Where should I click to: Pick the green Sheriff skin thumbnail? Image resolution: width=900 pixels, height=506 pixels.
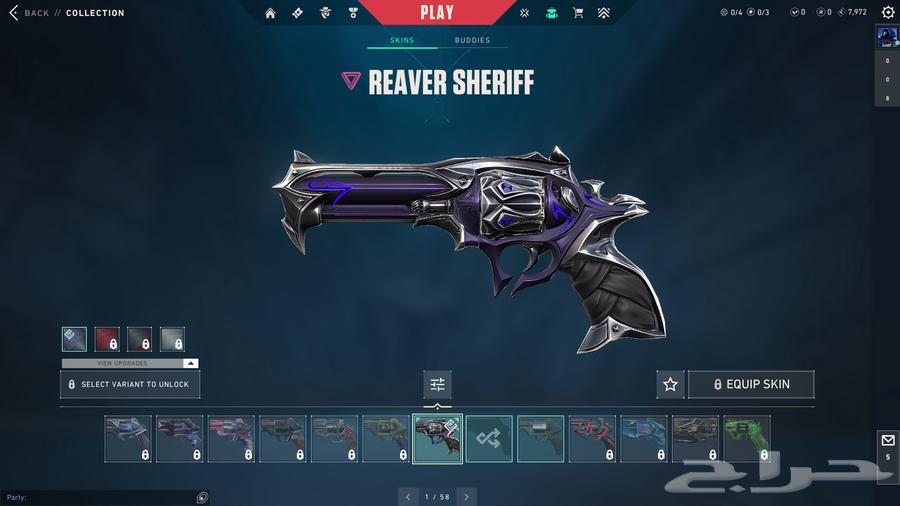tap(746, 439)
